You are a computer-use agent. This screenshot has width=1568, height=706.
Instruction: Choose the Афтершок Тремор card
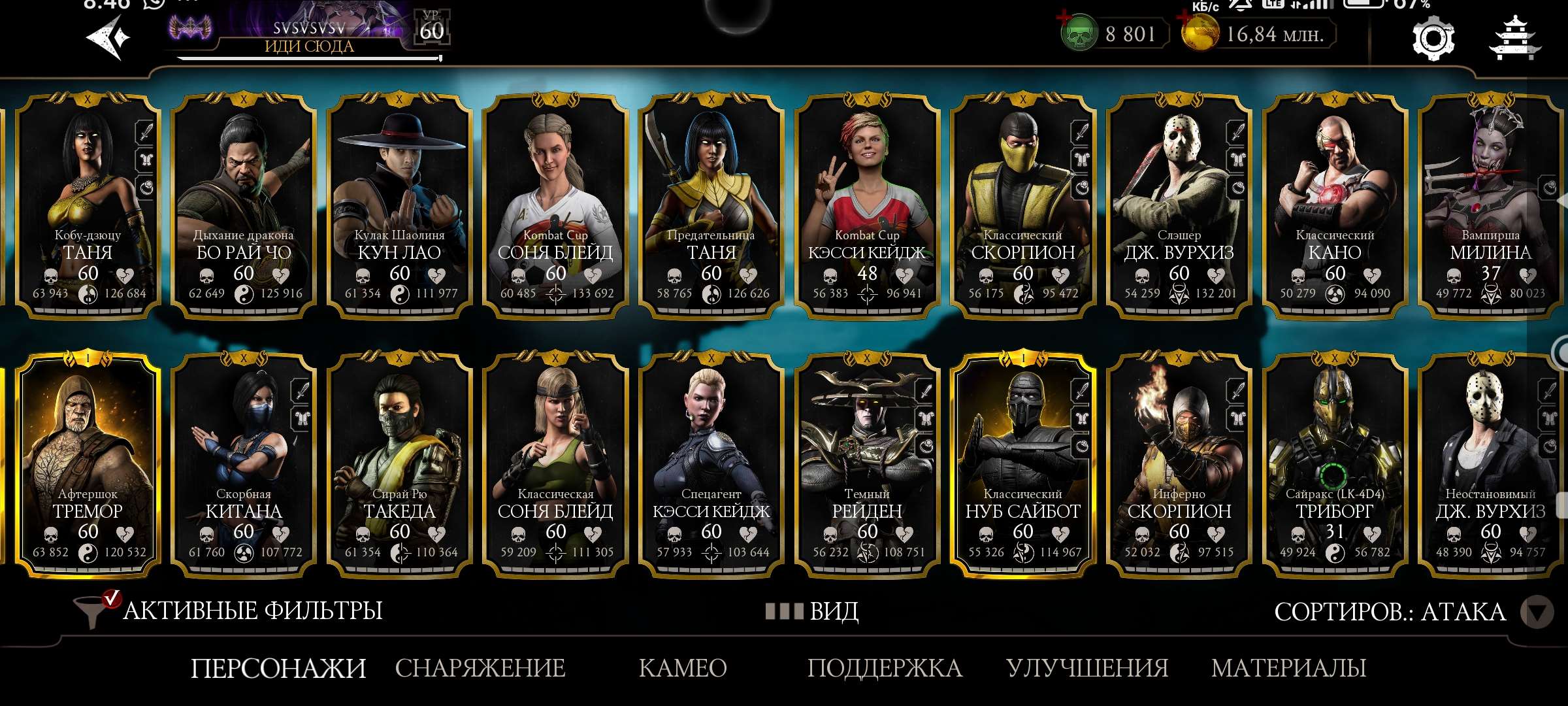(88, 465)
